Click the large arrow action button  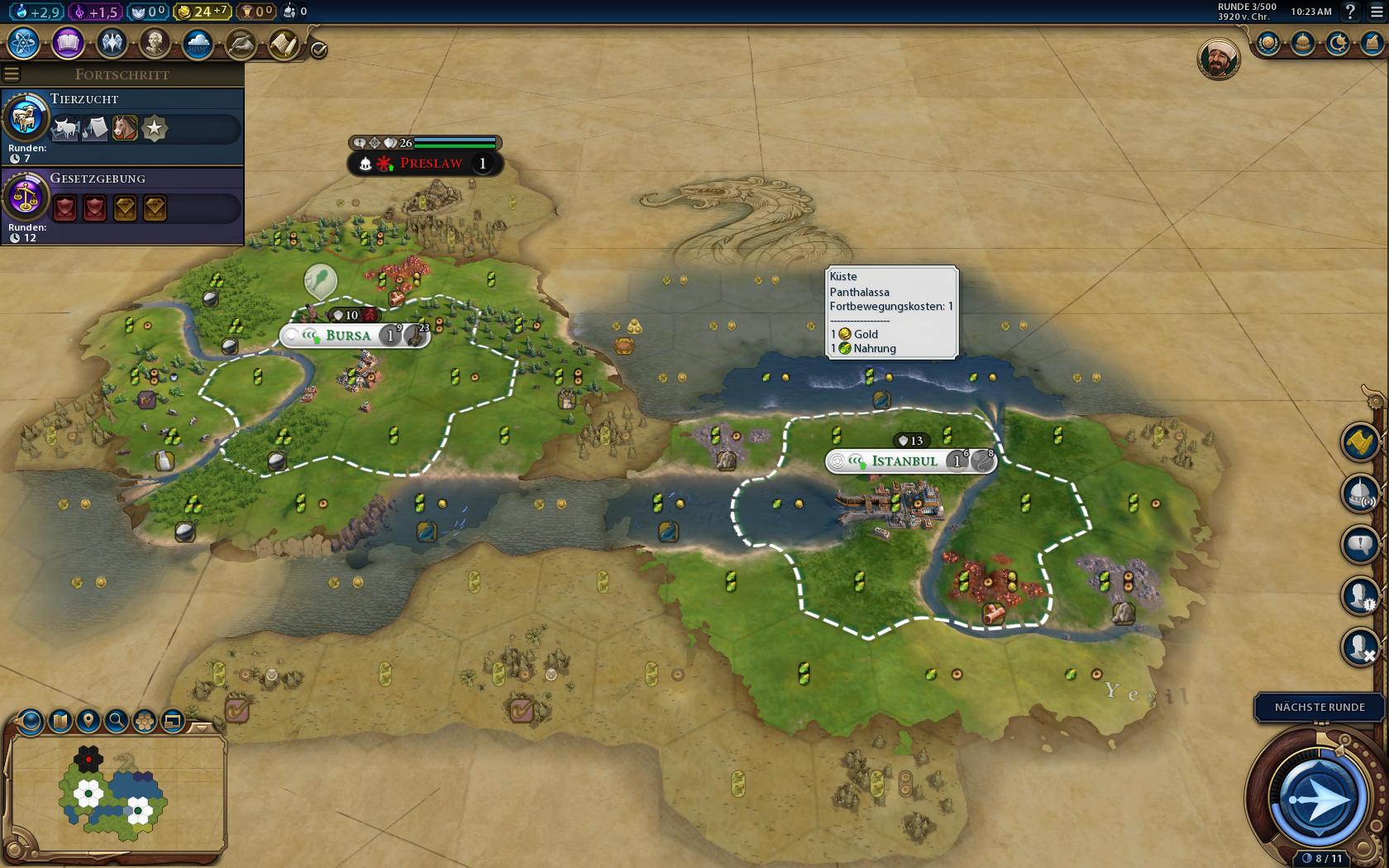click(x=1318, y=799)
